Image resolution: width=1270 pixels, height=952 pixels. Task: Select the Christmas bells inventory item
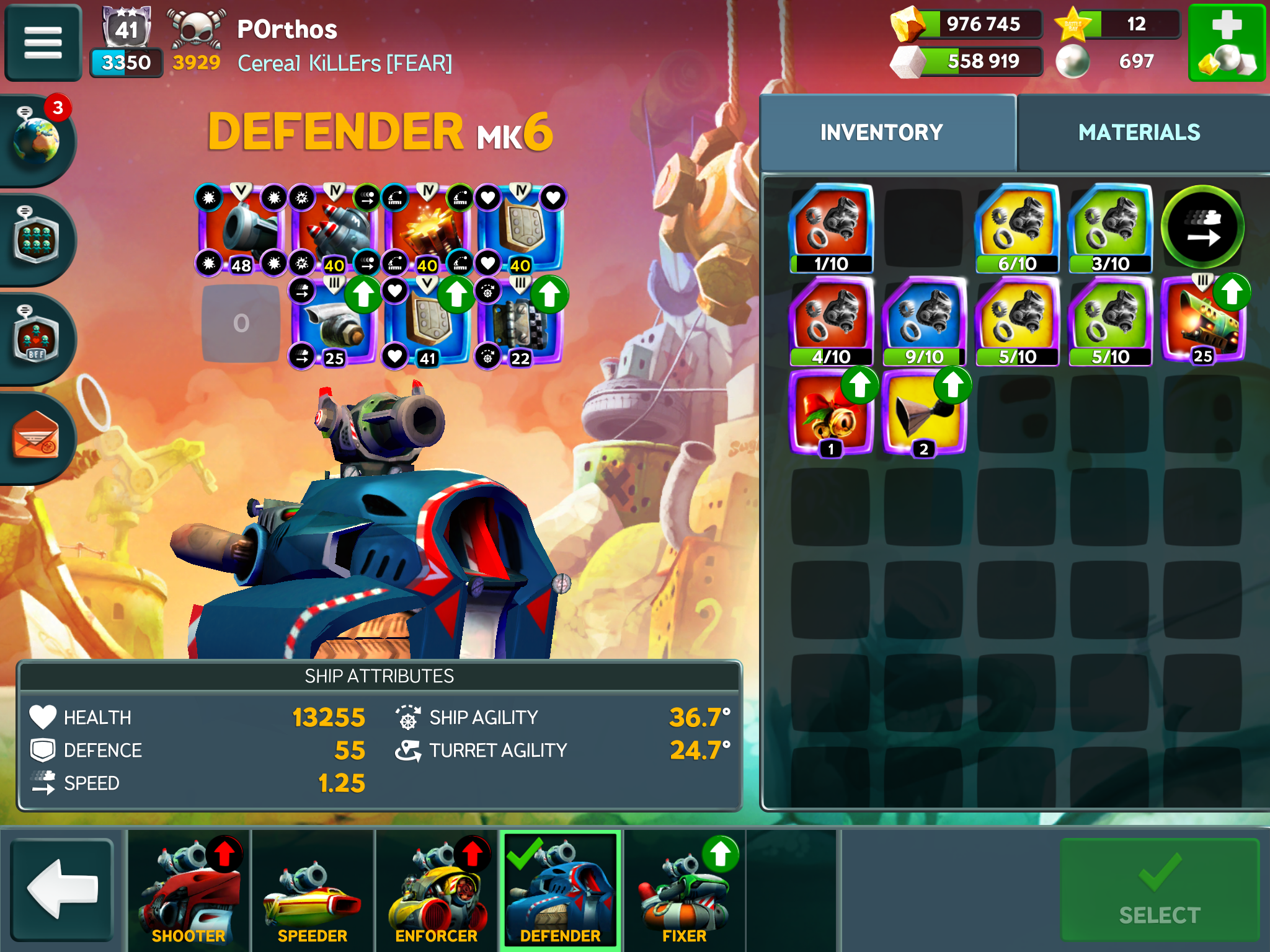tap(831, 414)
